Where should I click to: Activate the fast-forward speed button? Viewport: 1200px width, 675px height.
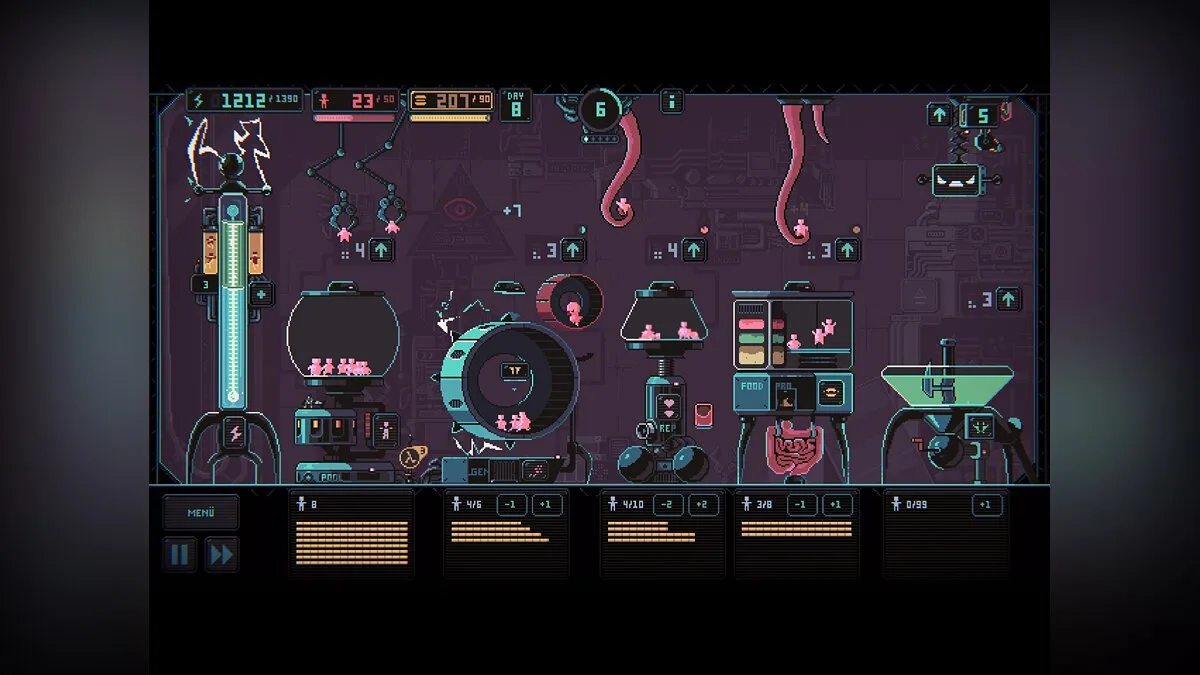[x=222, y=554]
